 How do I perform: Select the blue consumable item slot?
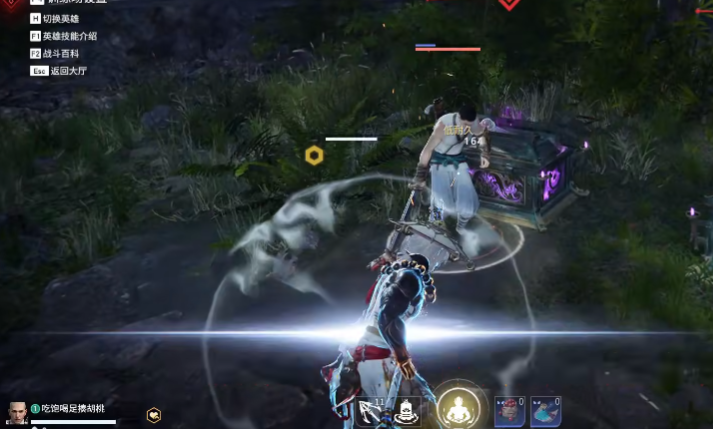coord(545,411)
